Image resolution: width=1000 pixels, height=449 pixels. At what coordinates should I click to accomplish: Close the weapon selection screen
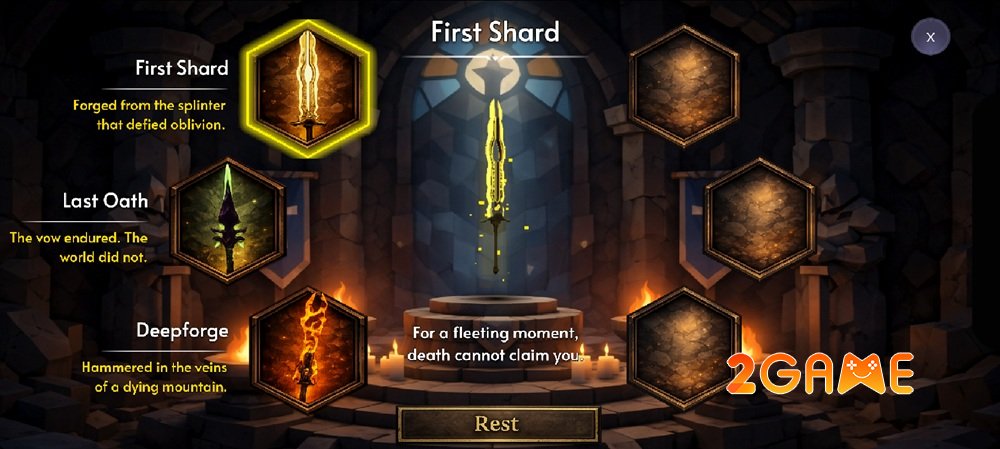pos(930,37)
